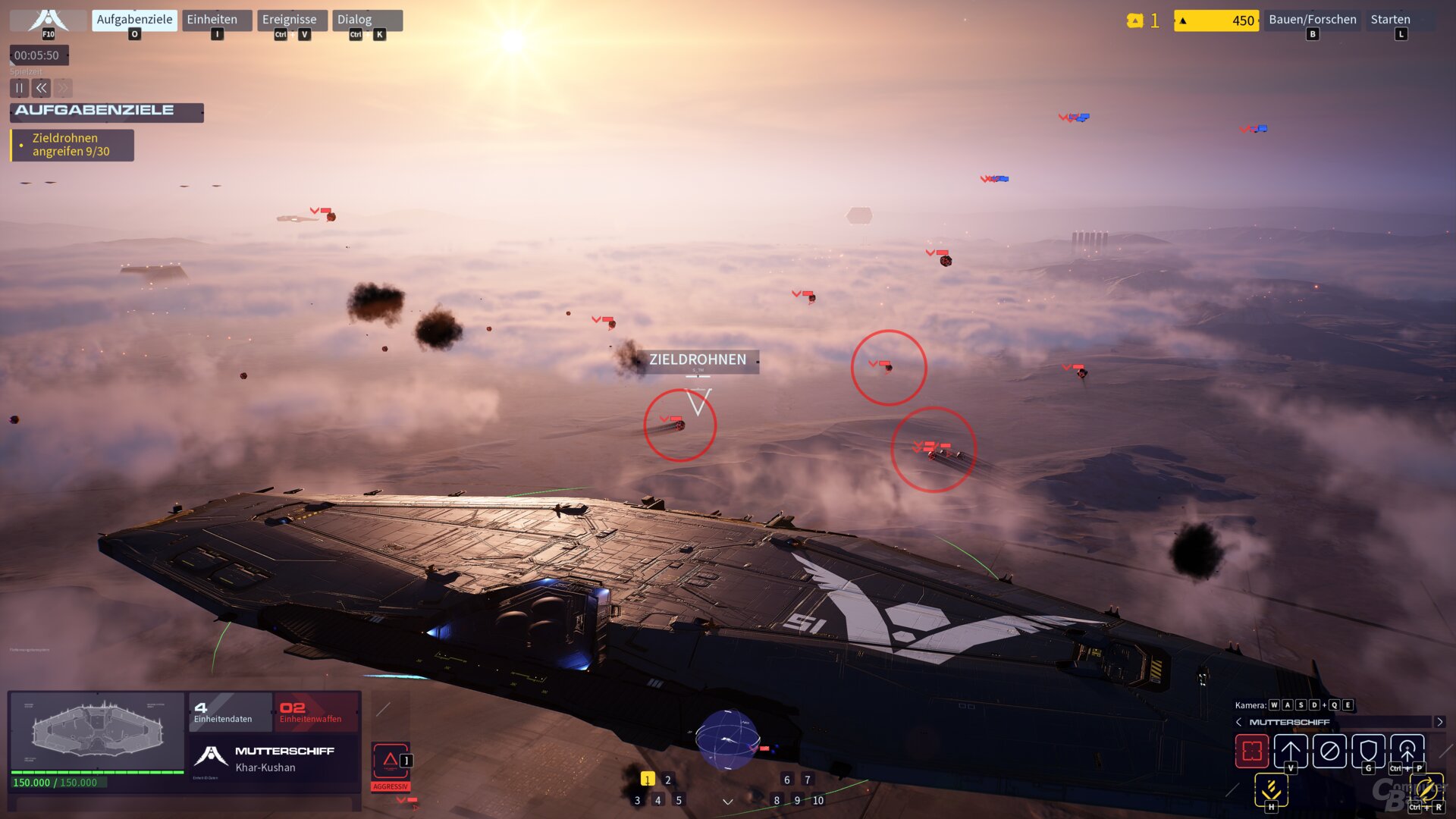Collapse the left chevron beside MUTTERSCHIFF
The width and height of the screenshot is (1456, 819).
click(x=1238, y=721)
